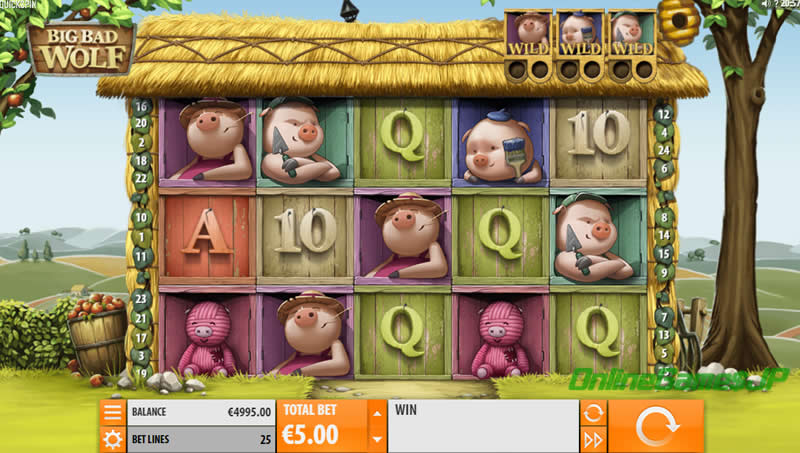This screenshot has height=453, width=800.
Task: Spin the reels with the circular arrow button
Action: pos(655,426)
